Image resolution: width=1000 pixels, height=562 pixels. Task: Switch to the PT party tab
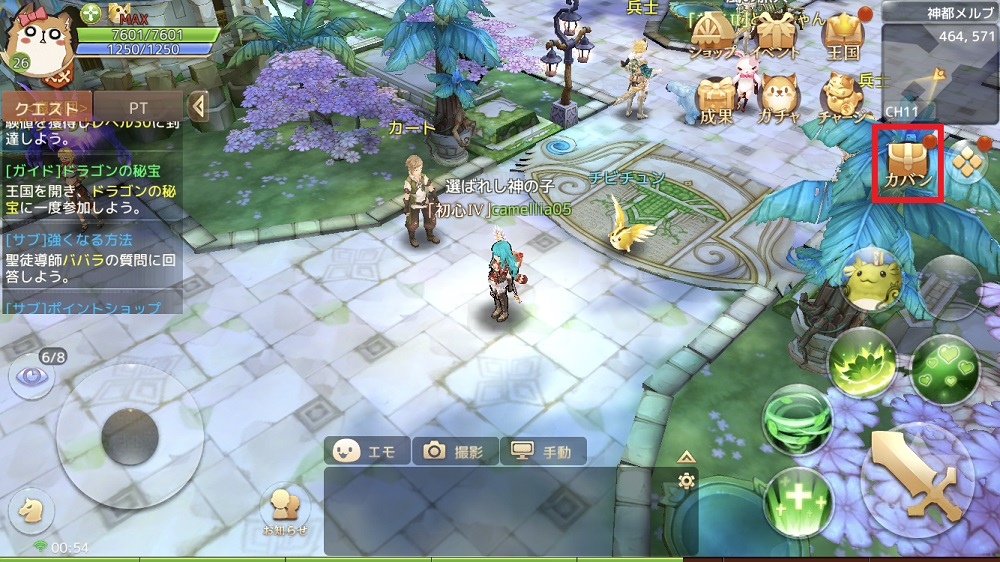[x=138, y=107]
